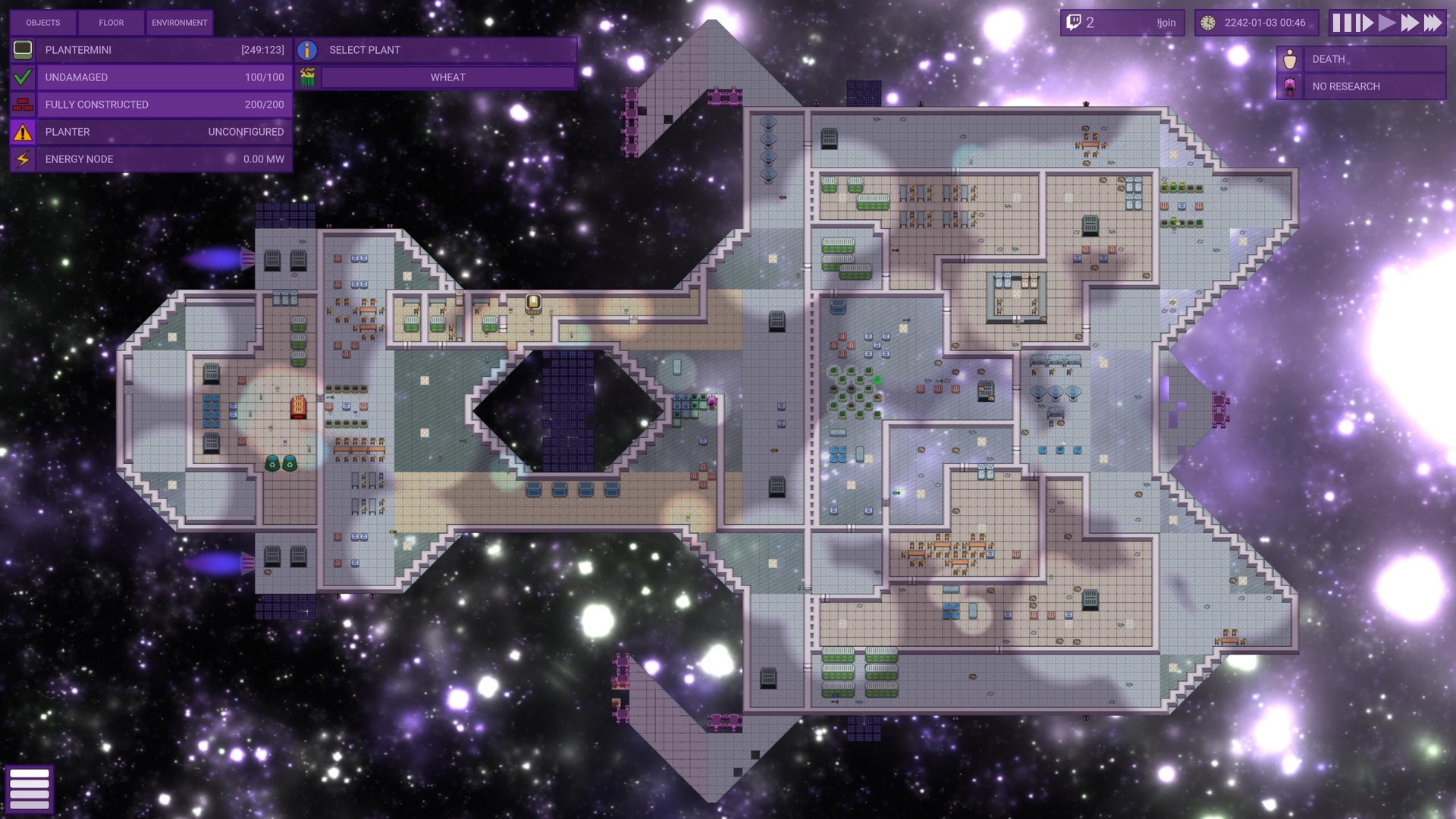The height and width of the screenshot is (819, 1456).
Task: Open the Death notification
Action: [1362, 59]
